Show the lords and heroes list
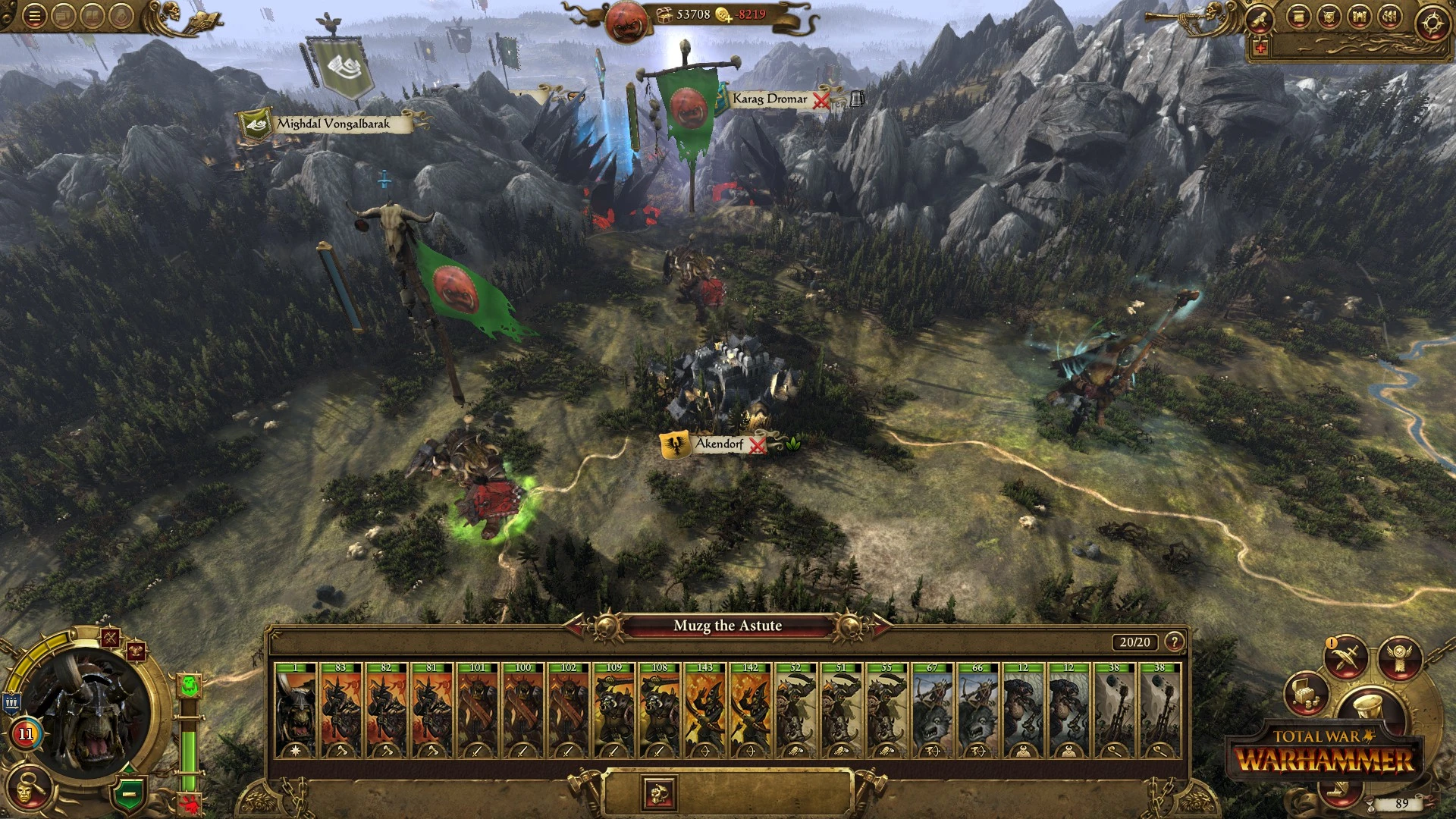This screenshot has width=1456, height=819. pyautogui.click(x=1389, y=18)
